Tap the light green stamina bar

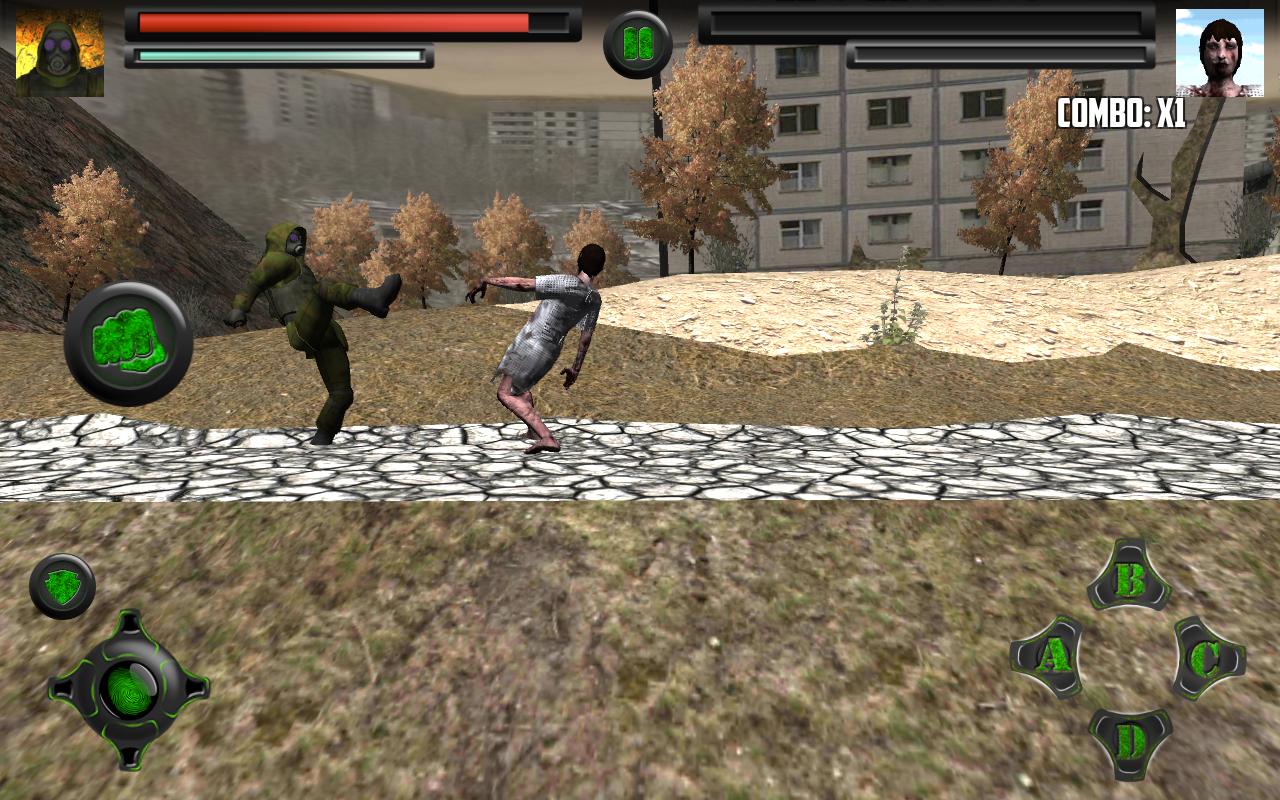click(x=280, y=57)
